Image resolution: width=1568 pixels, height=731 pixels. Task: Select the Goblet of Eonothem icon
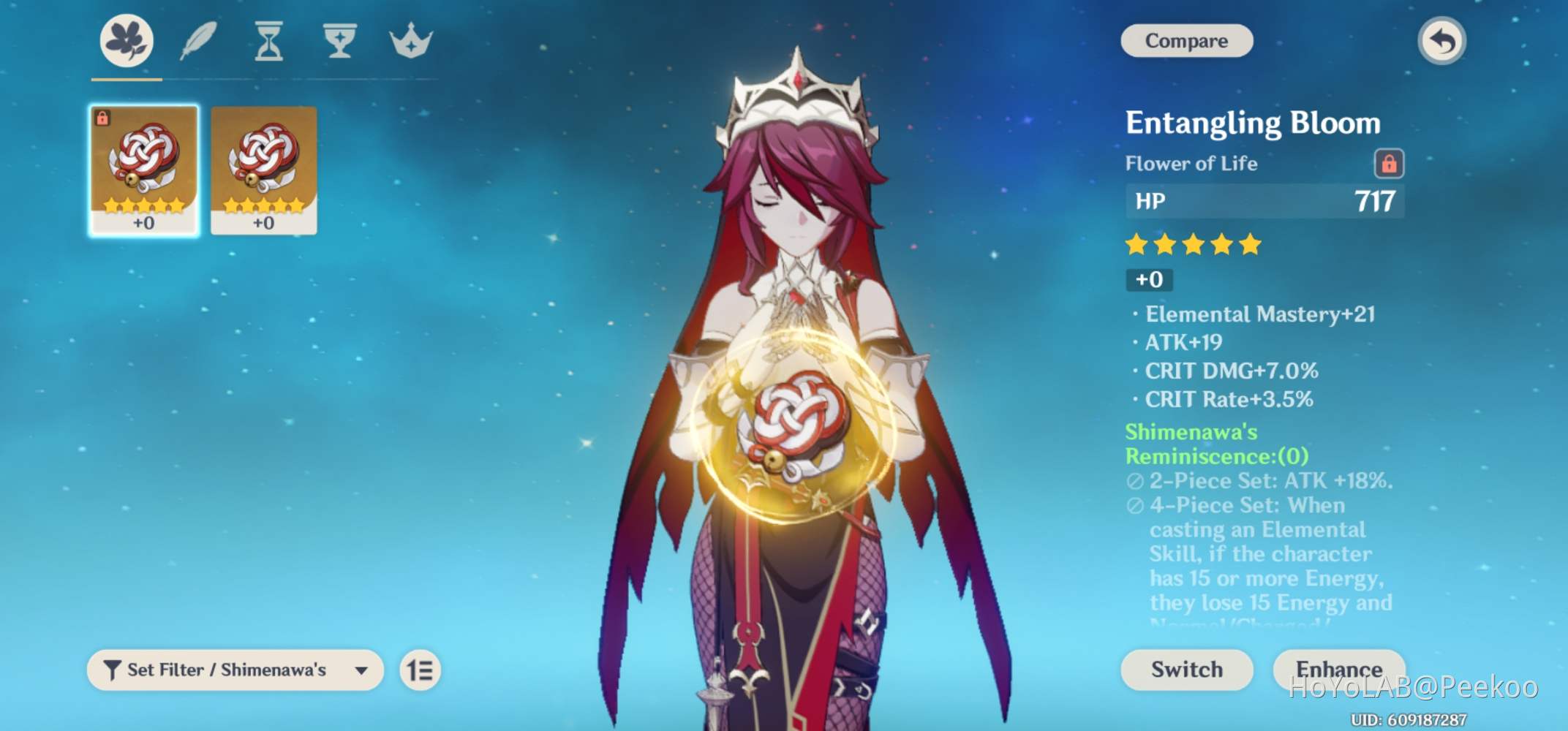click(339, 42)
